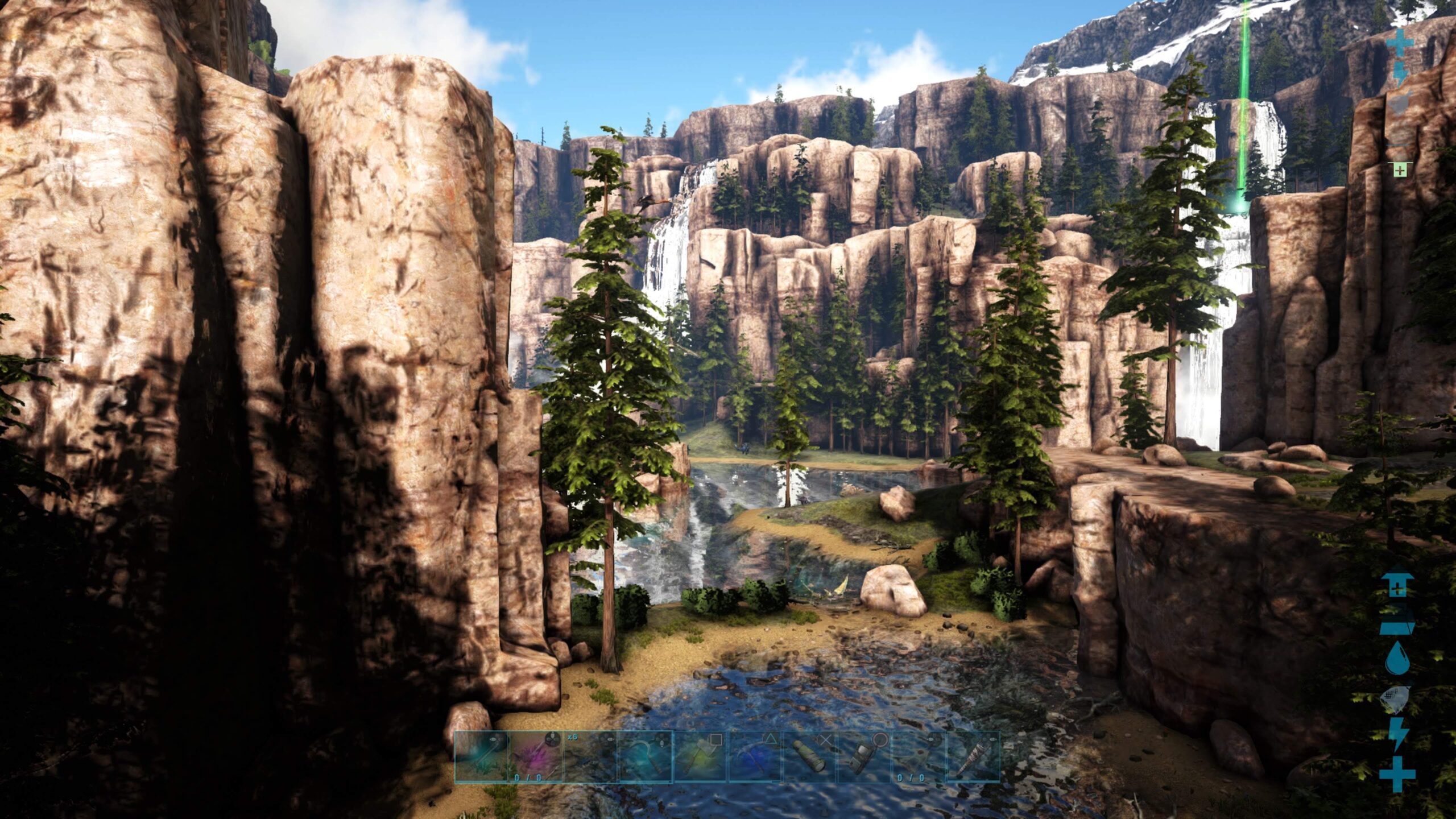Select the spear hotbar slot
This screenshot has width=1456, height=819.
point(481,756)
